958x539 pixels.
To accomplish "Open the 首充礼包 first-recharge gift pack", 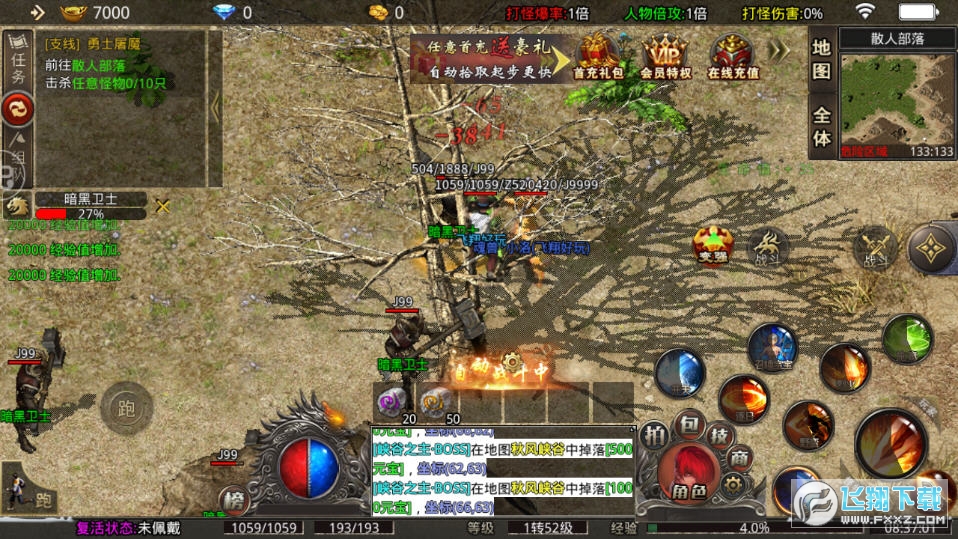I will coord(598,56).
